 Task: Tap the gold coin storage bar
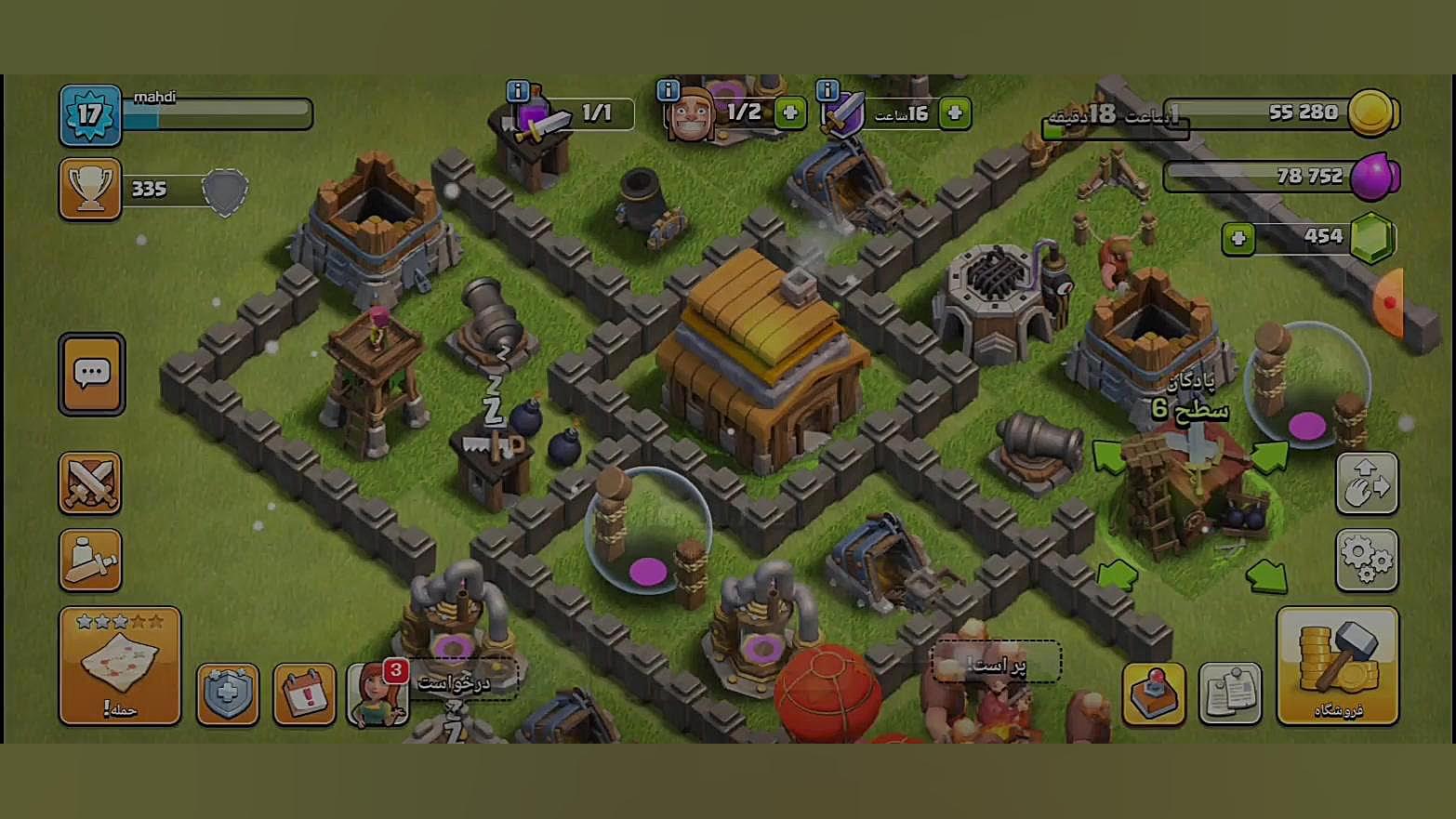coord(1281,113)
